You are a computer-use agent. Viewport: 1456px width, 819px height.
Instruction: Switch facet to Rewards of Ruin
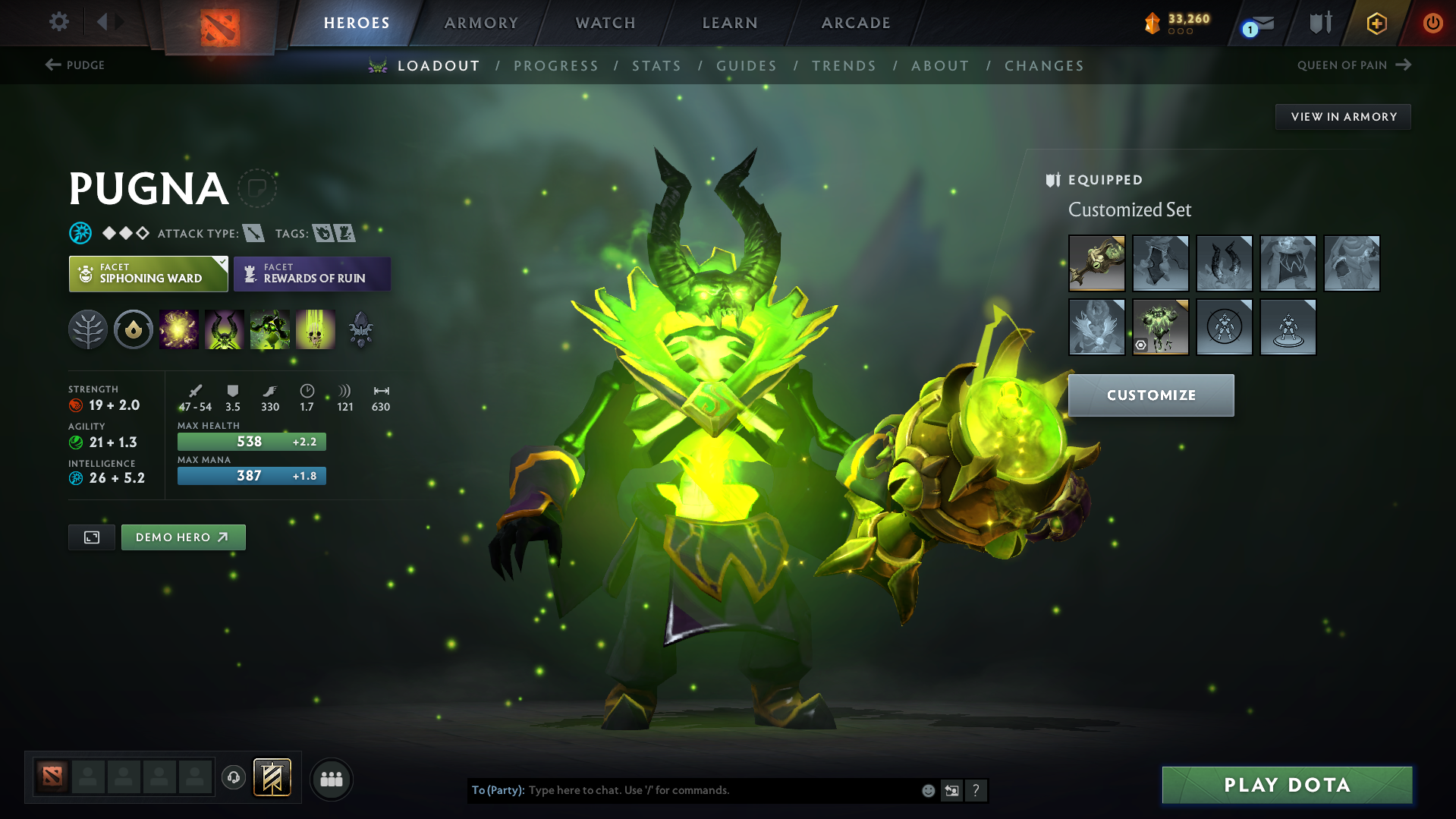(312, 273)
